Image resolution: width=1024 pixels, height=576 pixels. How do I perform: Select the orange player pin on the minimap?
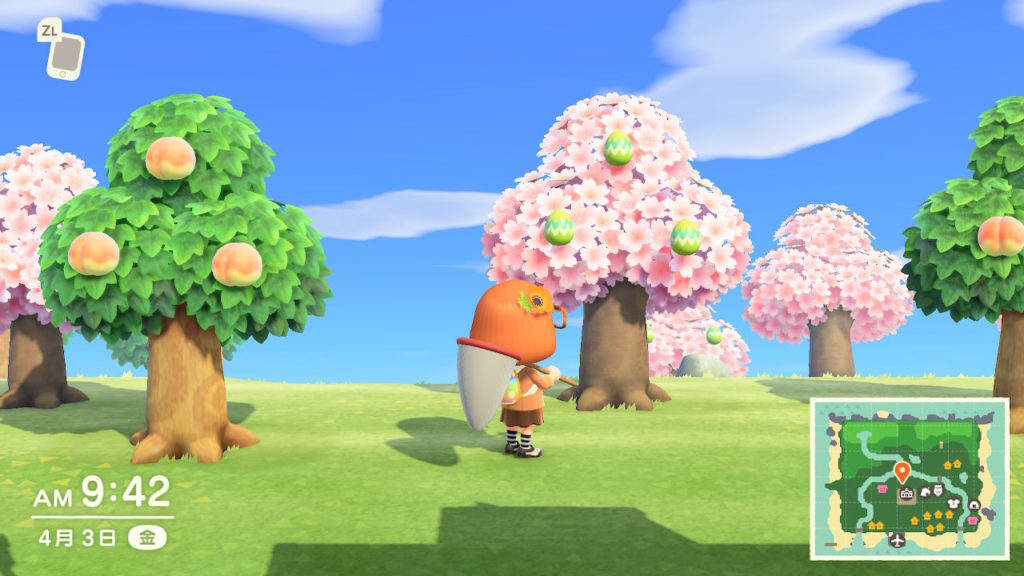pos(902,471)
